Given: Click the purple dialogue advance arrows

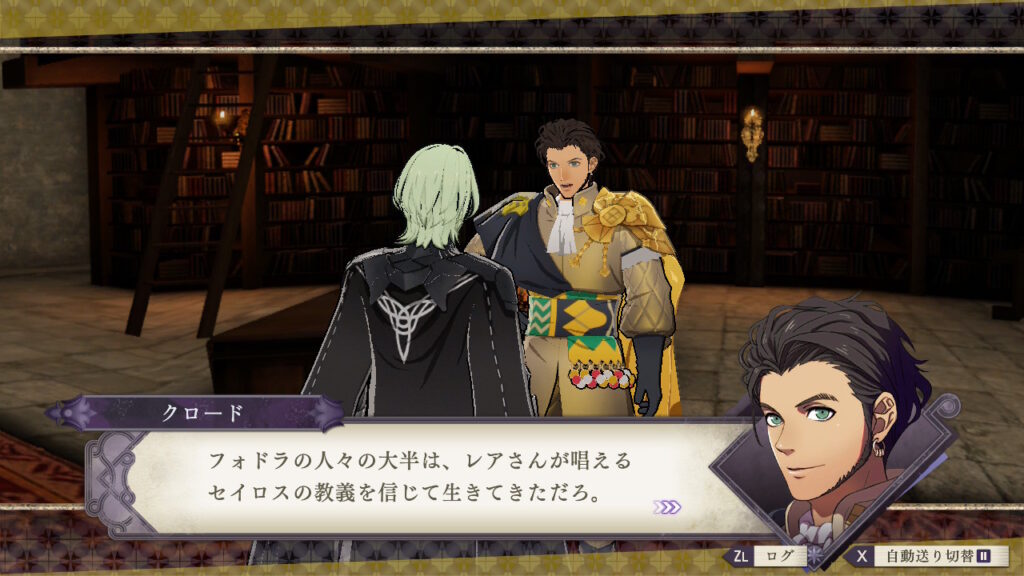Looking at the screenshot, I should (667, 507).
